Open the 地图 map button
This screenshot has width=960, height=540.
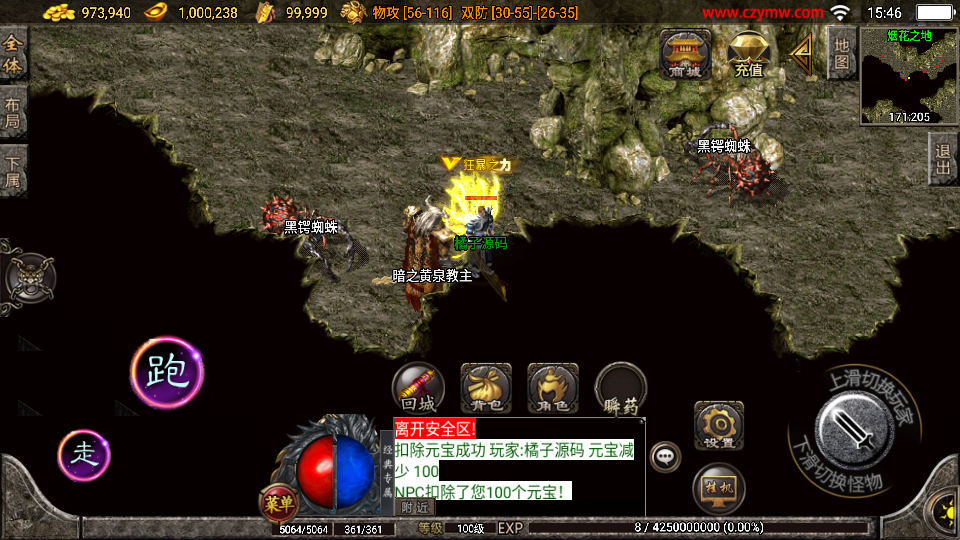tap(842, 51)
